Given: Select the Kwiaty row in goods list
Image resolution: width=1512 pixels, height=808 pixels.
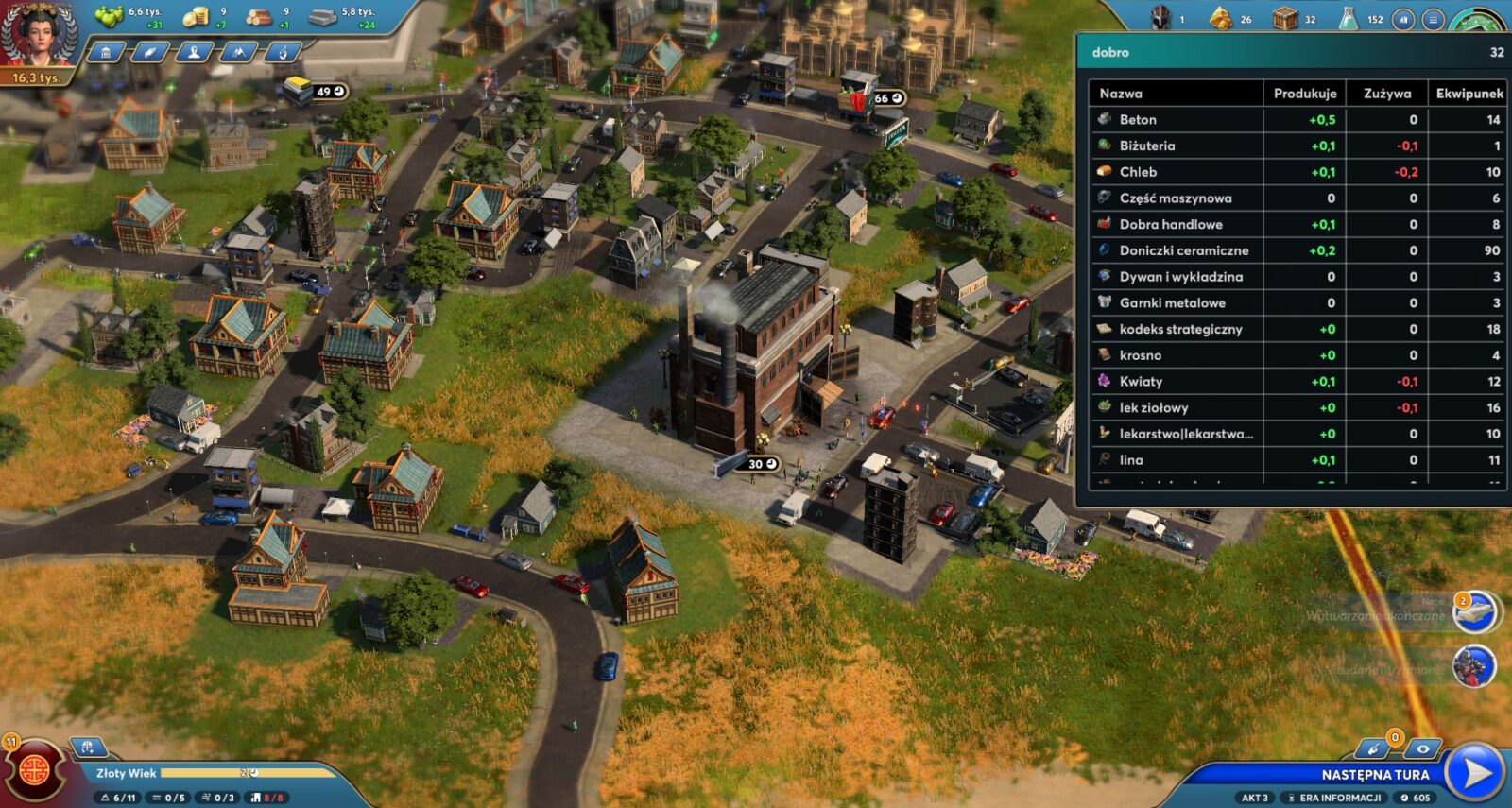Looking at the screenshot, I should pos(1141,382).
